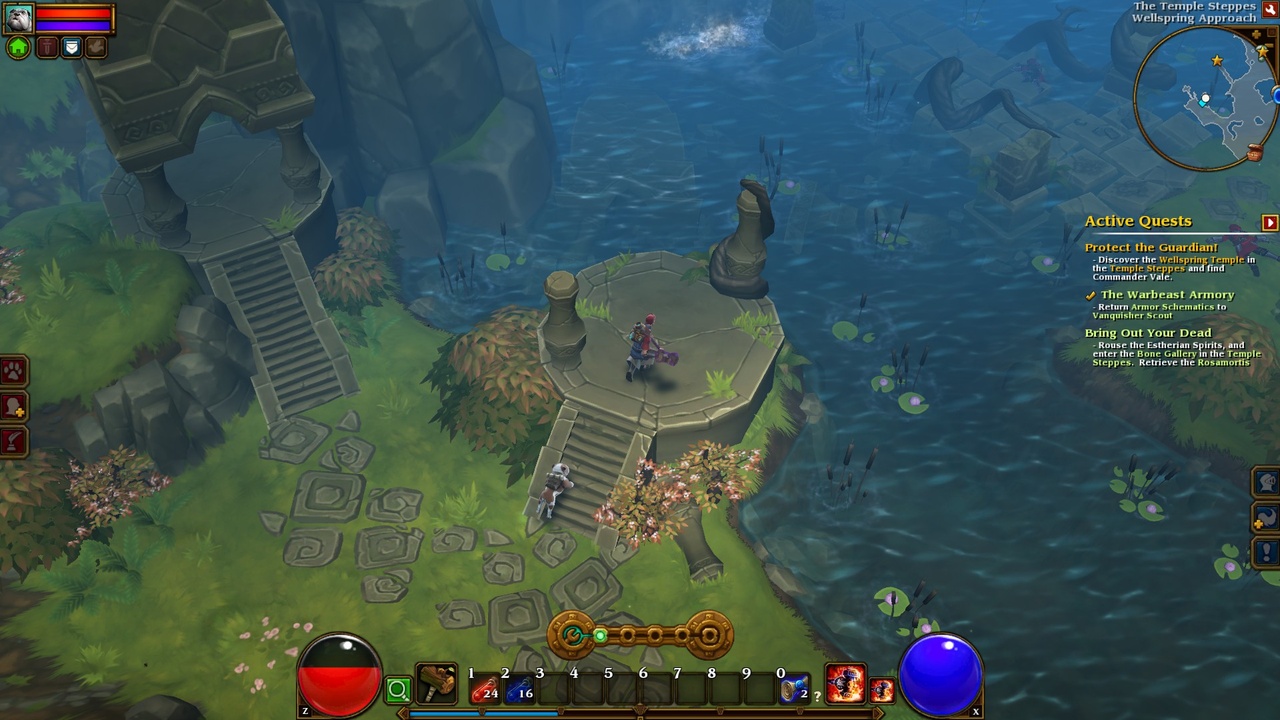Click the pet portrait in top-left corner
1280x720 pixels.
(x=18, y=18)
